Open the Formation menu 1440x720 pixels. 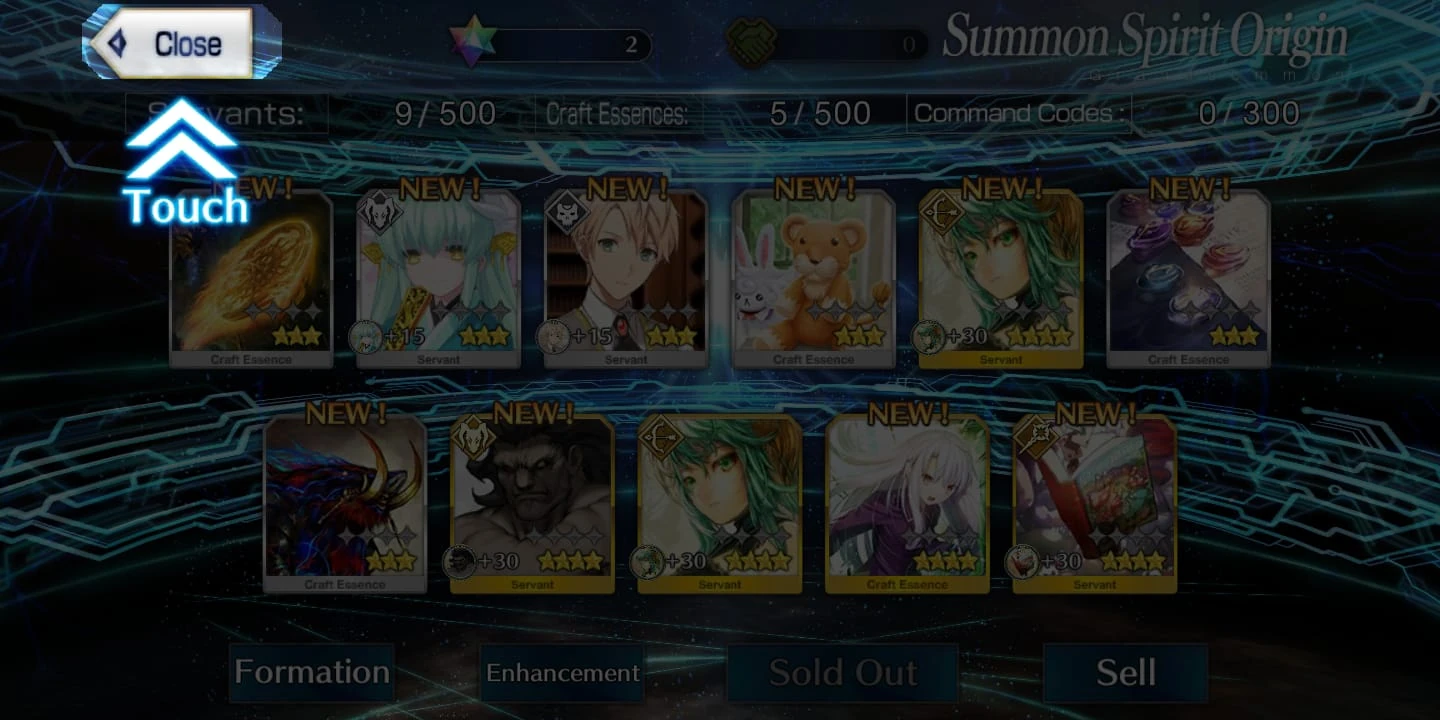312,673
